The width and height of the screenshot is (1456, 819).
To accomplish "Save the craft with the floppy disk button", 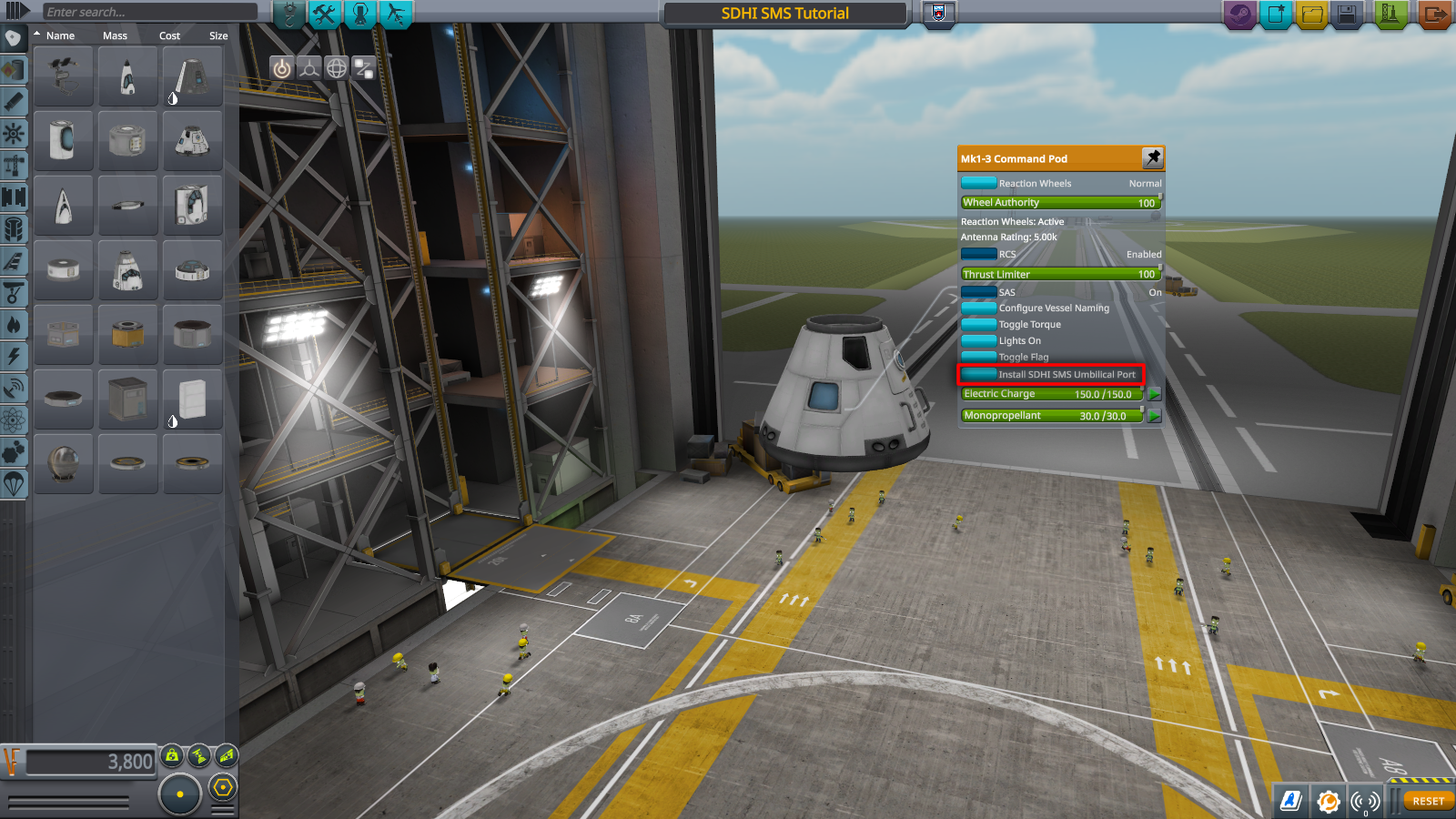I will (x=1347, y=15).
